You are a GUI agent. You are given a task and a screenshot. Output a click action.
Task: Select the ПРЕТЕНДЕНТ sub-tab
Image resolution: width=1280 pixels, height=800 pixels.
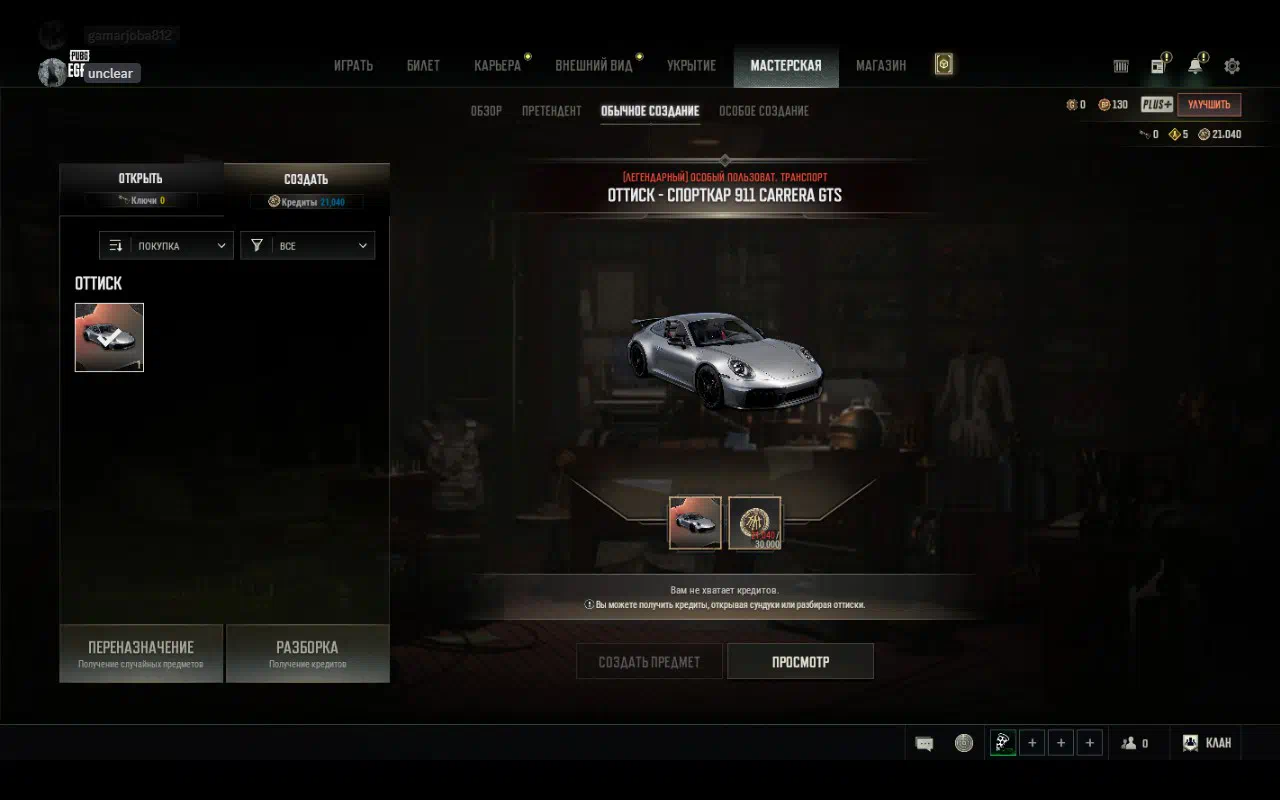pyautogui.click(x=551, y=111)
